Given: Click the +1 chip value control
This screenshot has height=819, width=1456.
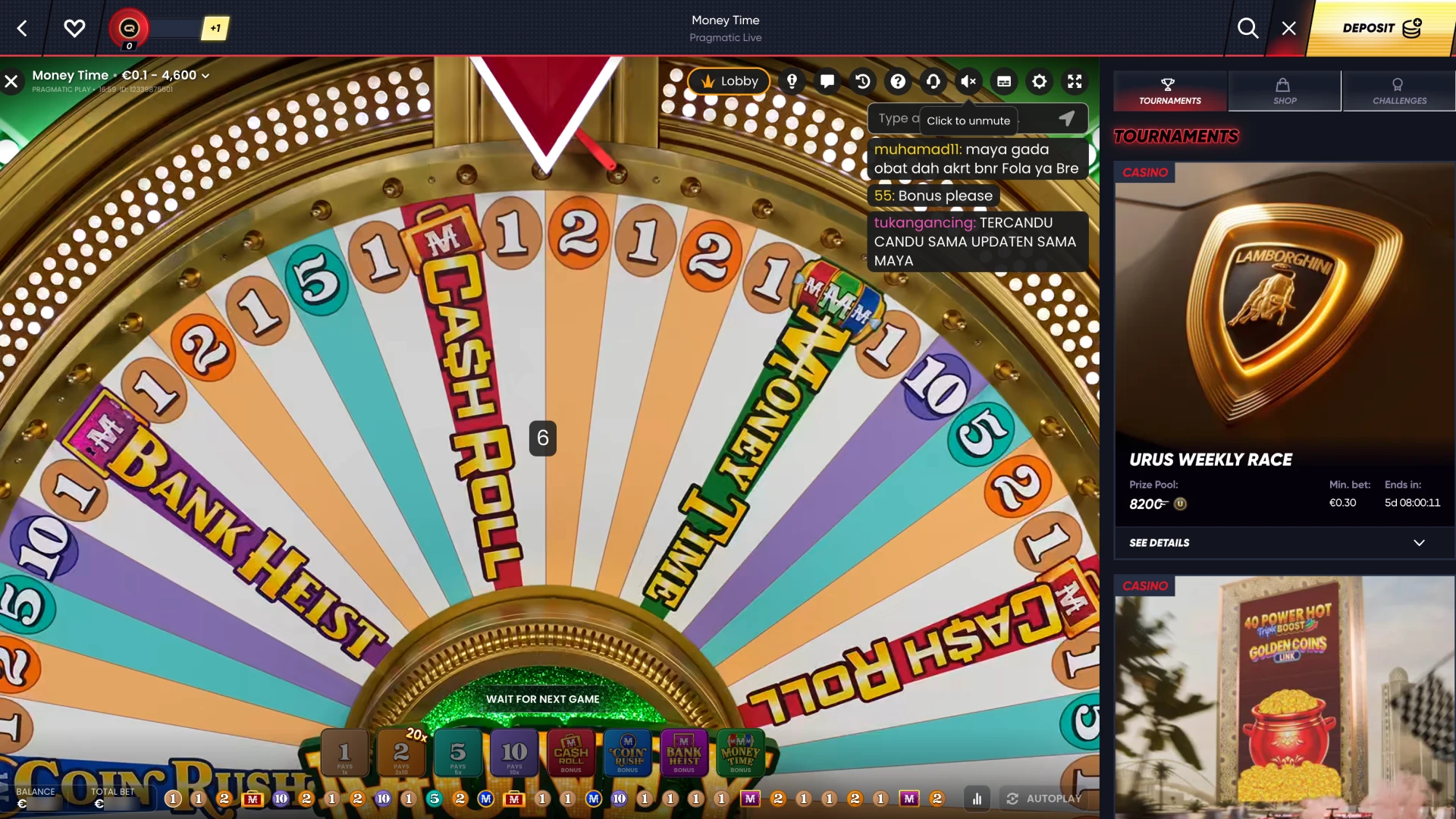Looking at the screenshot, I should coord(215,29).
